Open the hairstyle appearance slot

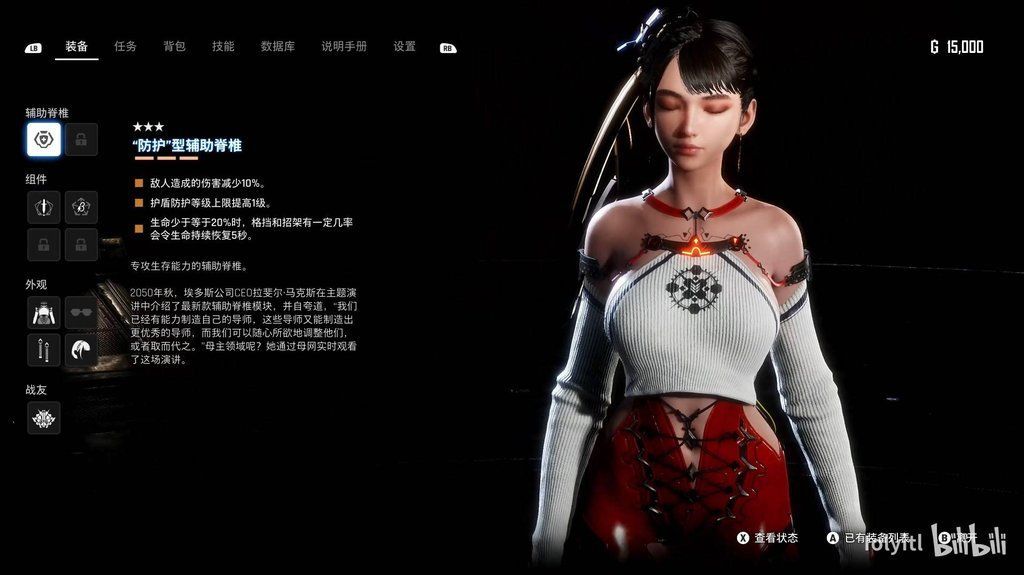click(x=81, y=350)
